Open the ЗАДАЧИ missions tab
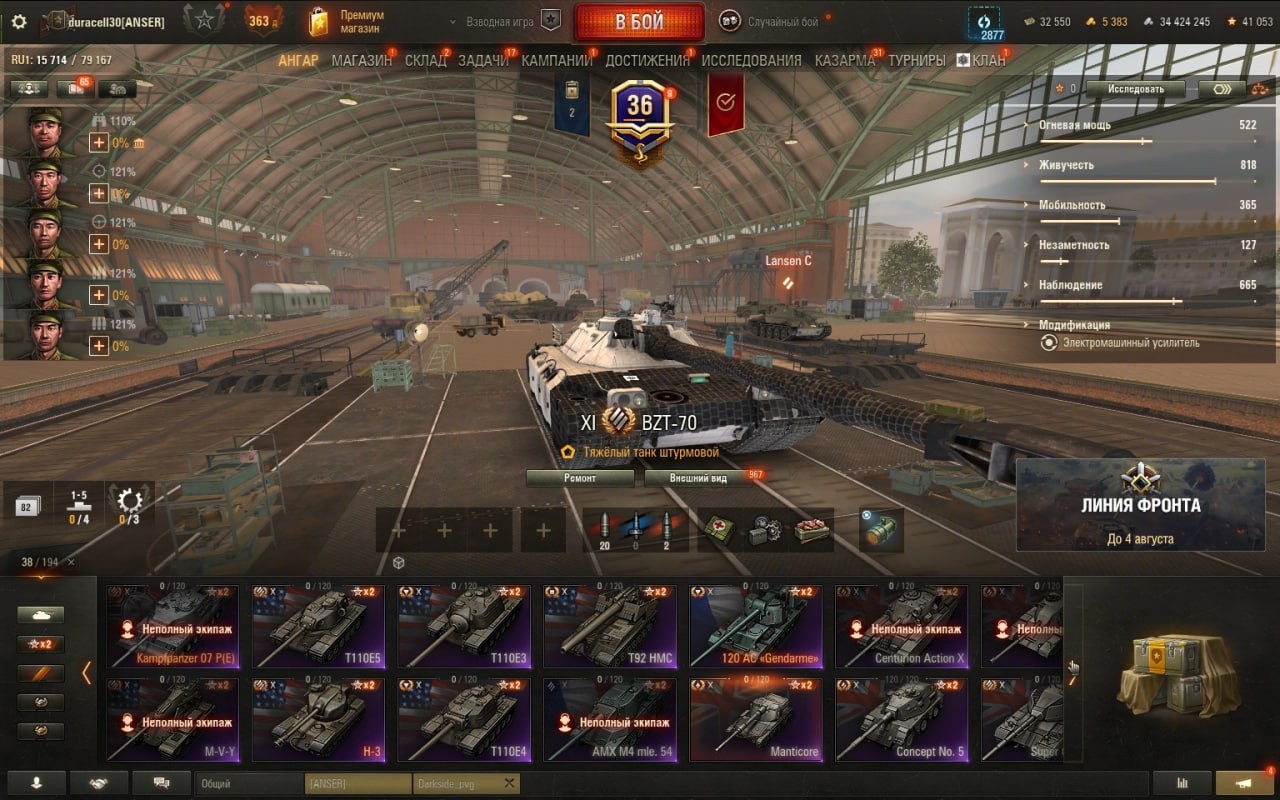The height and width of the screenshot is (800, 1280). (482, 60)
